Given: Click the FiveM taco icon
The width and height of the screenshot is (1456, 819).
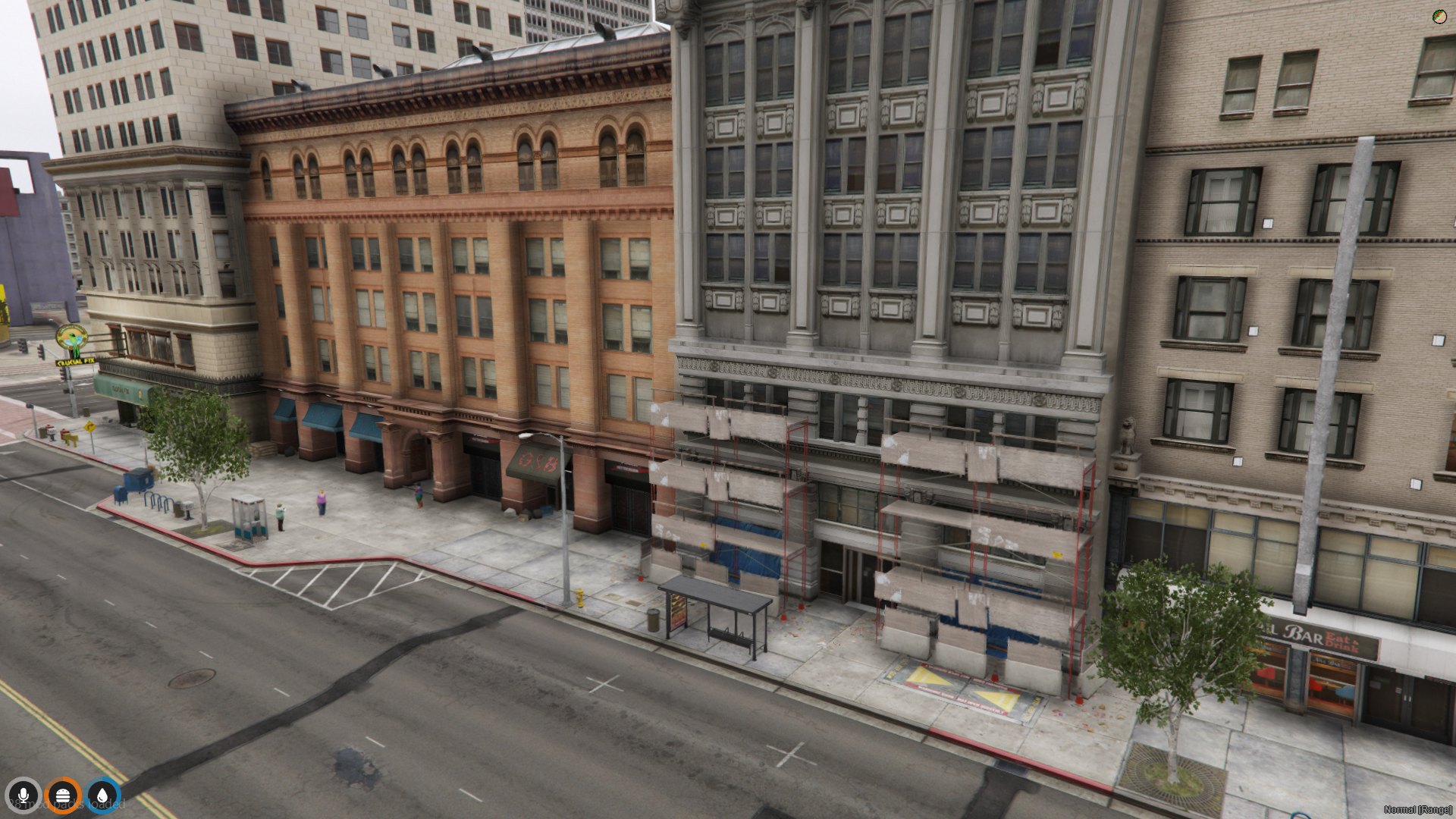Looking at the screenshot, I should point(1439,17).
